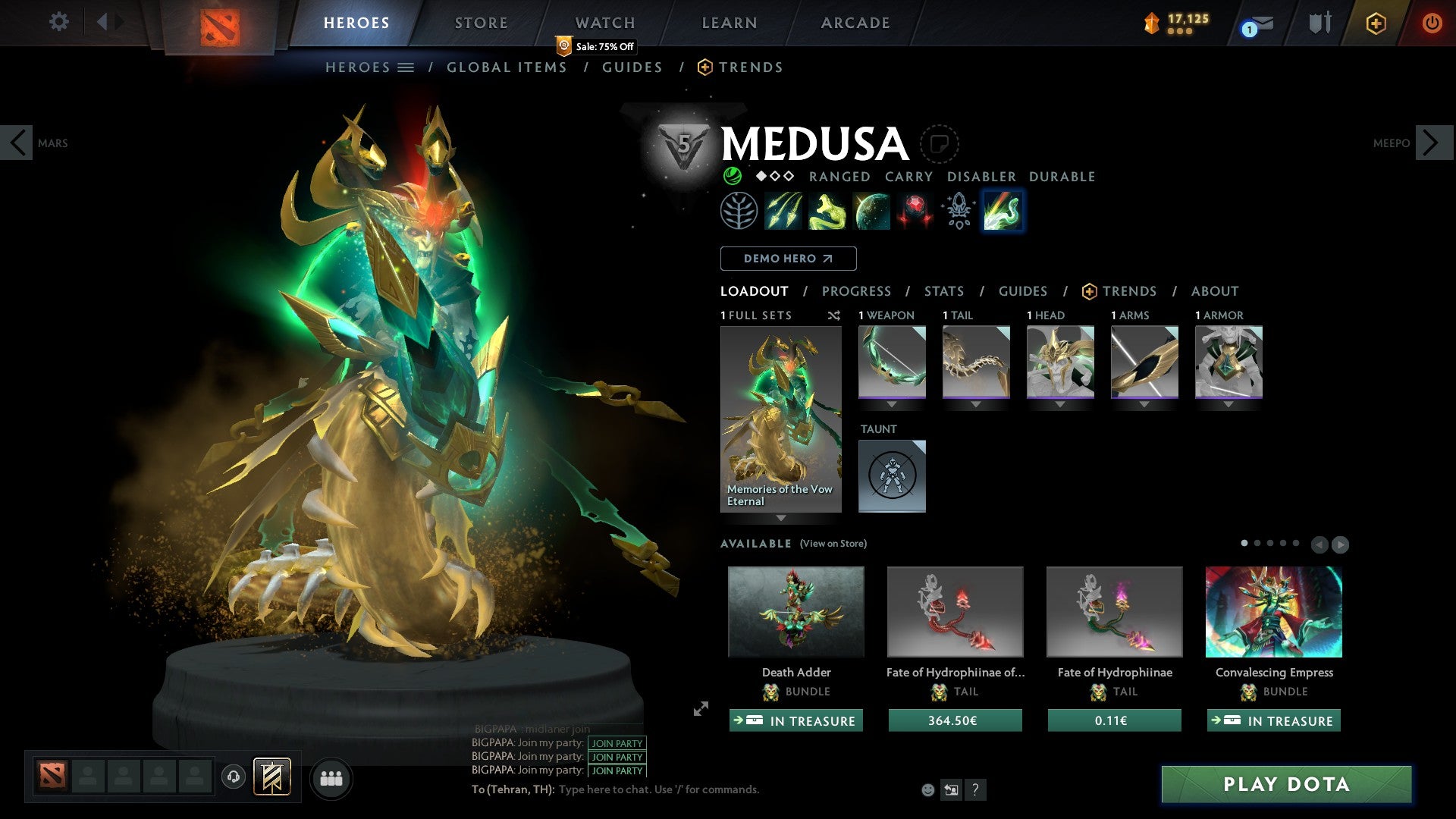Screen dimensions: 1456x819
Task: Open the View on Store link
Action: point(833,544)
